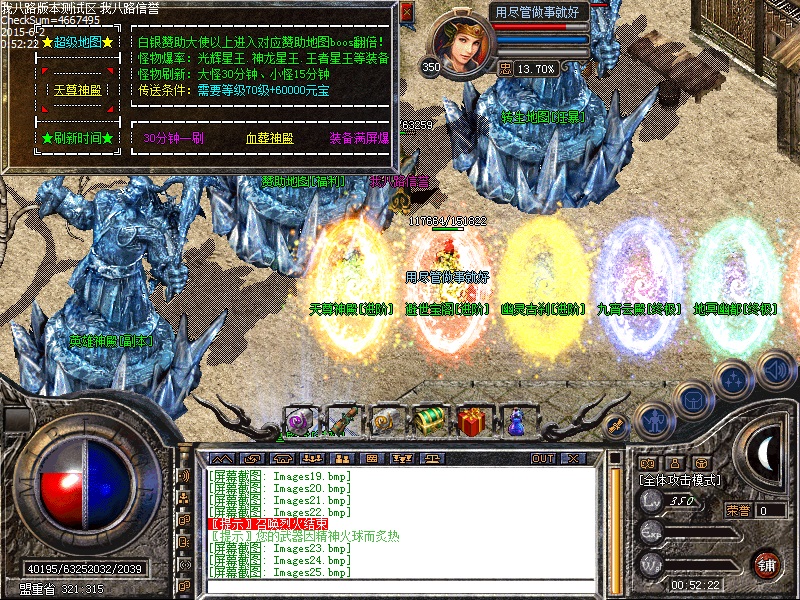Viewport: 800px width, 600px height.
Task: Click the red 铺 shop button
Action: tap(766, 564)
